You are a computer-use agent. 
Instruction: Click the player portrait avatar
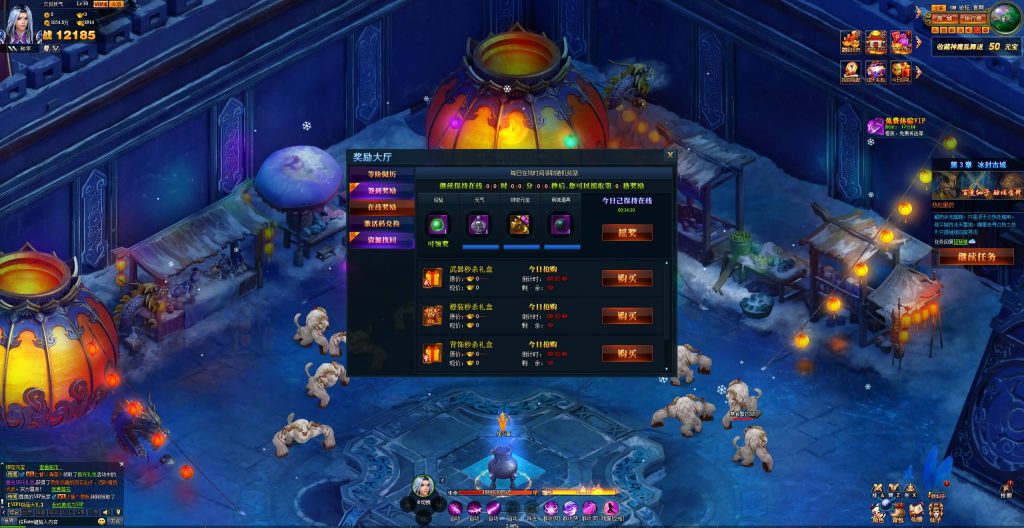(22, 24)
